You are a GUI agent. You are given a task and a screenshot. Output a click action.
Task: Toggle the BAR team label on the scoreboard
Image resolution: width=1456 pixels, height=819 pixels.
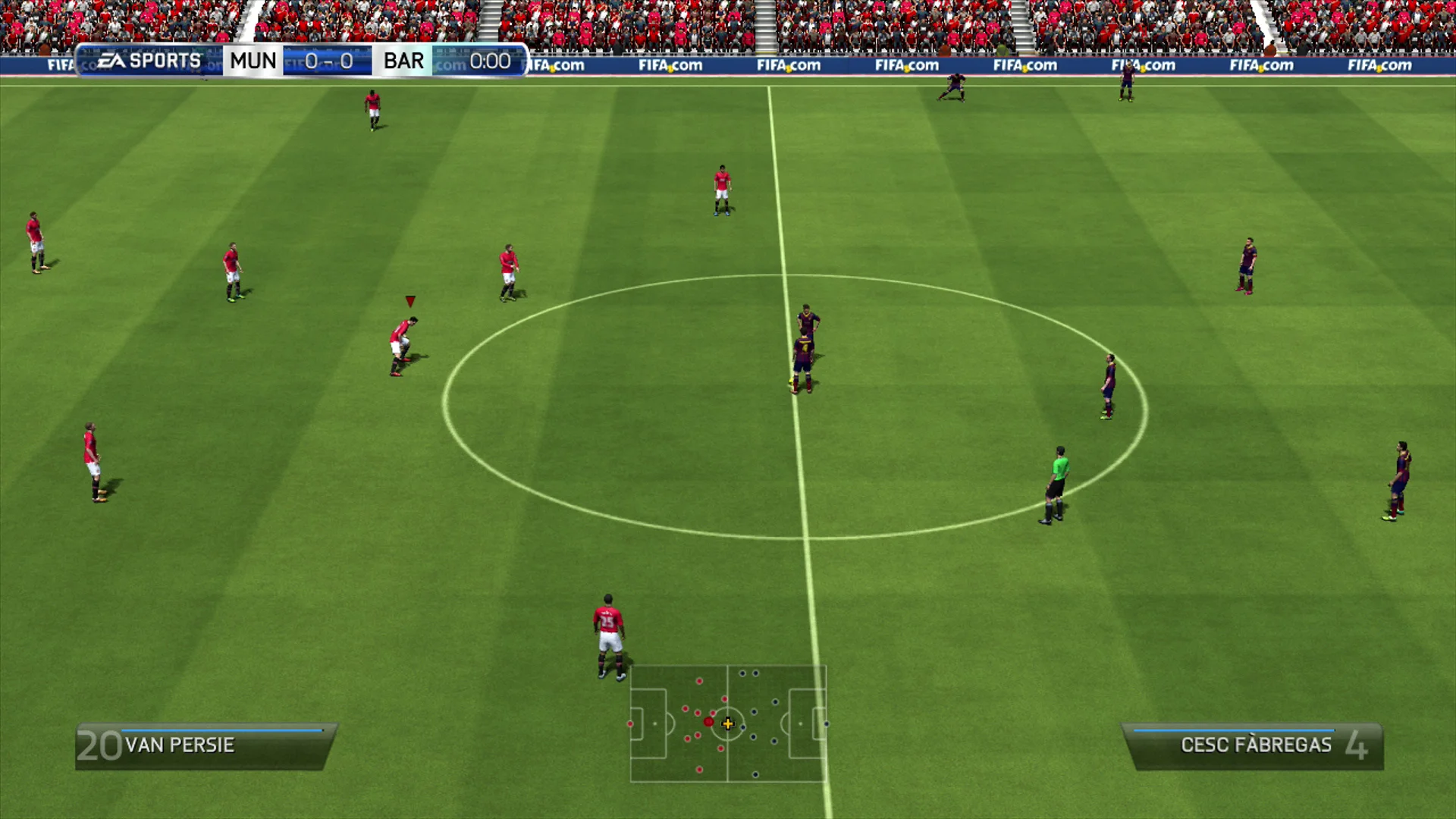[x=402, y=61]
